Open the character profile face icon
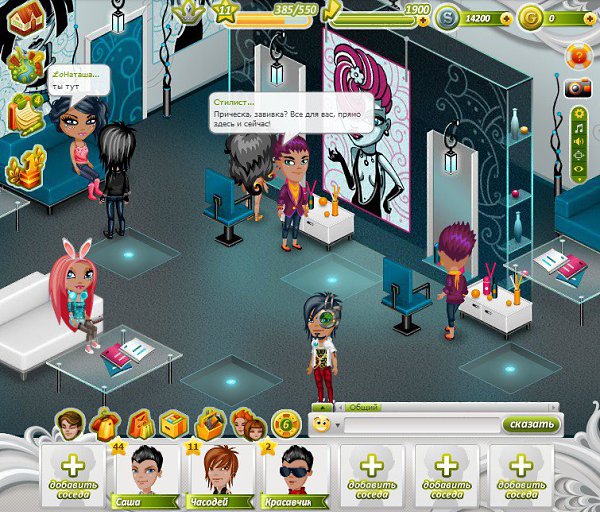This screenshot has width=600, height=512. (x=69, y=424)
